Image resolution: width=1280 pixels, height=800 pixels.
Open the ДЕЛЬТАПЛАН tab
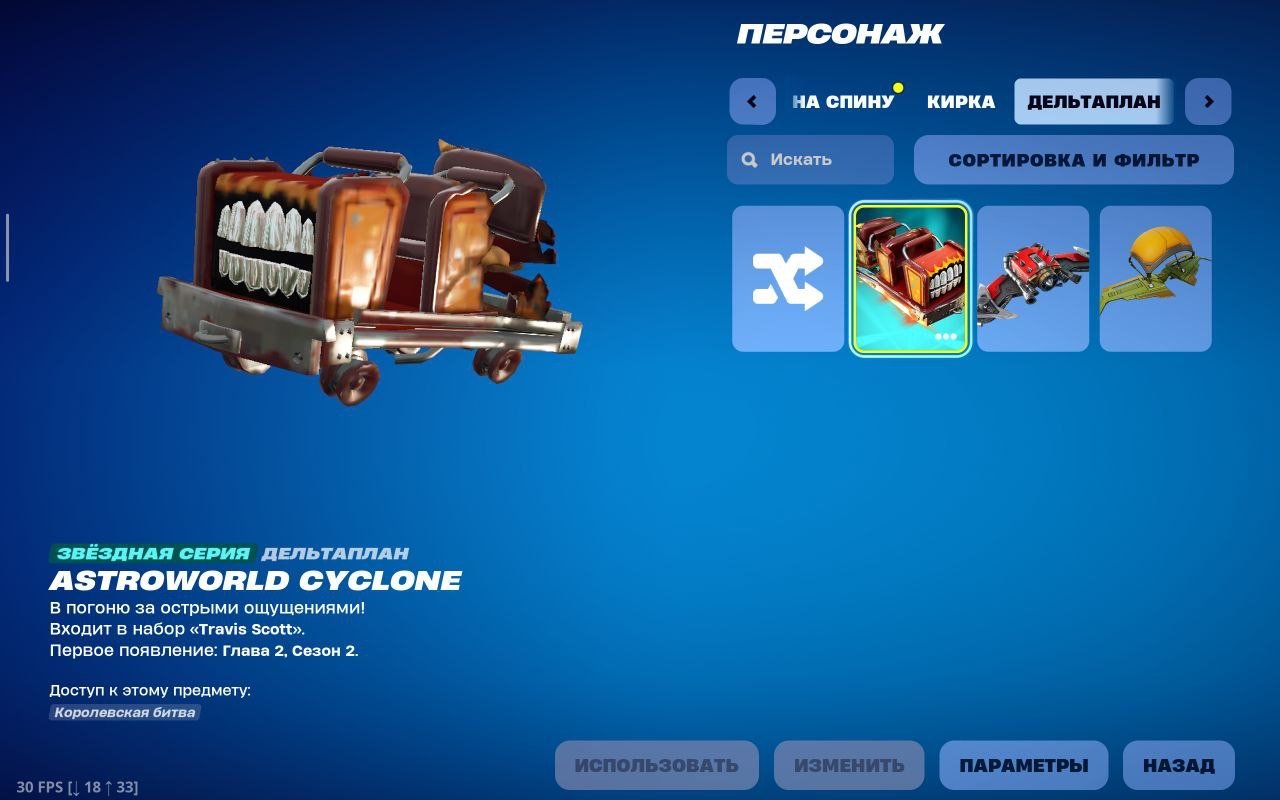click(1092, 101)
